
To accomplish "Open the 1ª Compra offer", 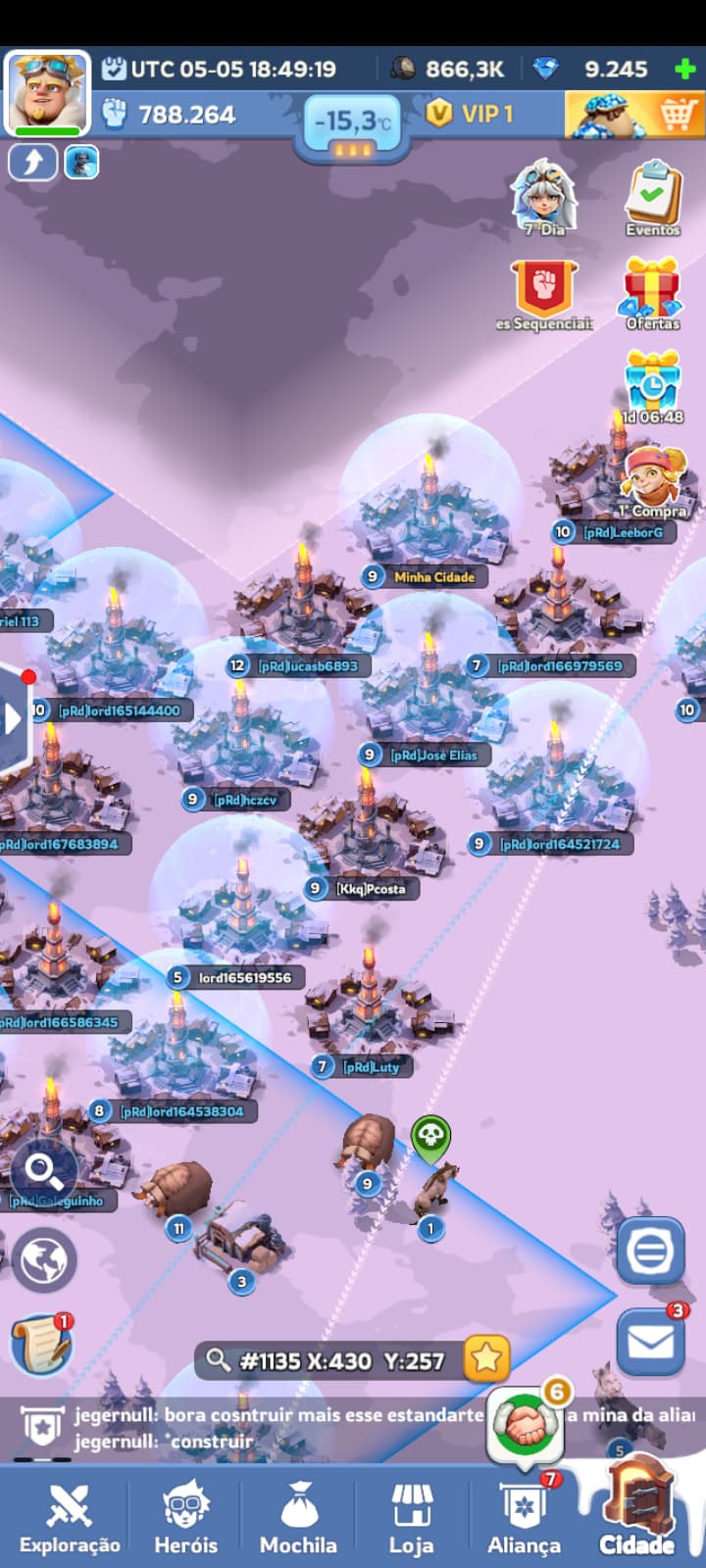I will [654, 479].
